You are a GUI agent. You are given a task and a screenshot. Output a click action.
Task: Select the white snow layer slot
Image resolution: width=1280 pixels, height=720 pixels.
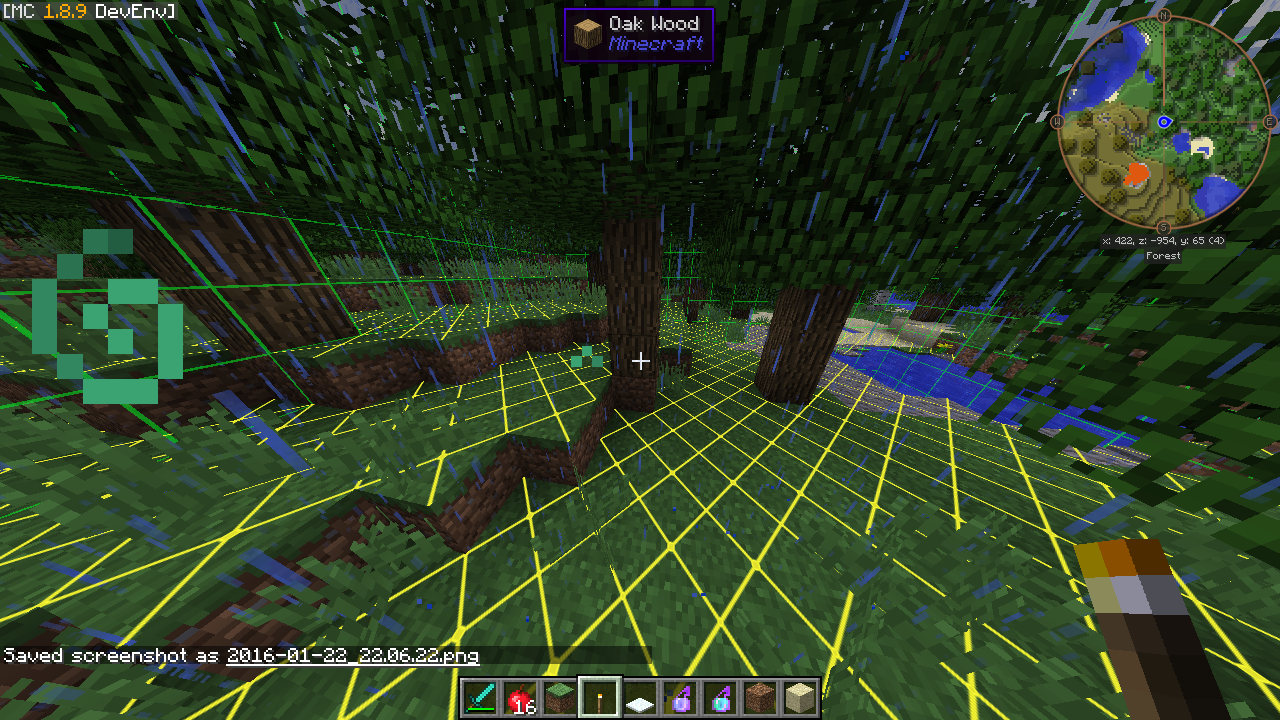640,697
